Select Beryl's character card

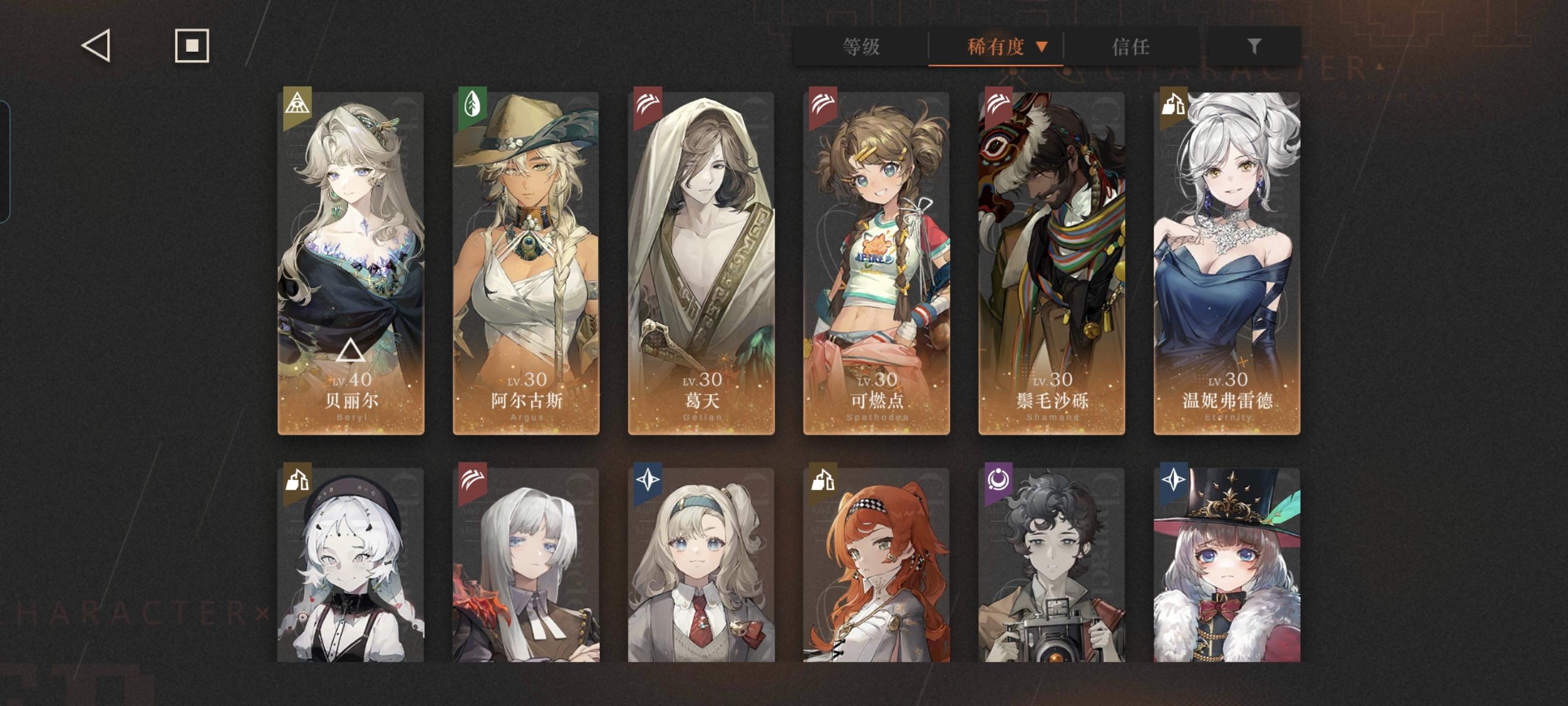point(351,262)
